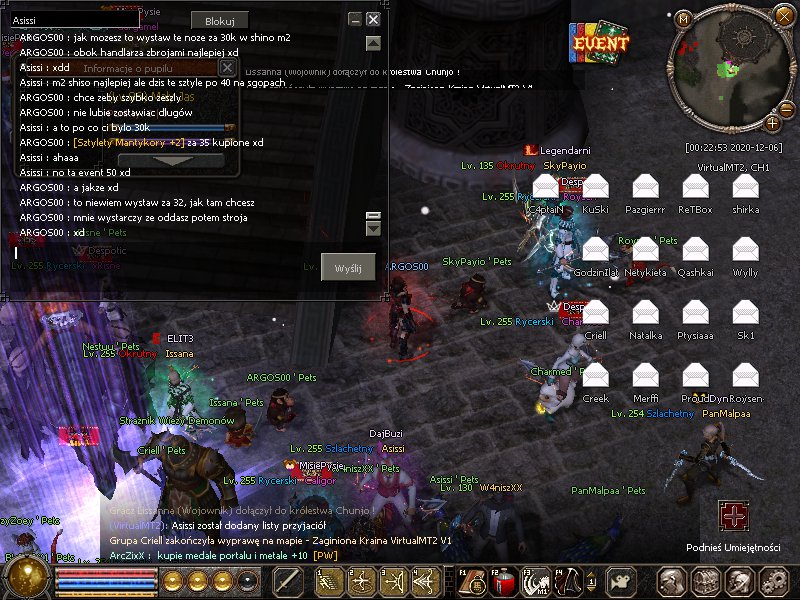The height and width of the screenshot is (600, 800).
Task: Block the player using the Blokuj button
Action: coord(219,21)
